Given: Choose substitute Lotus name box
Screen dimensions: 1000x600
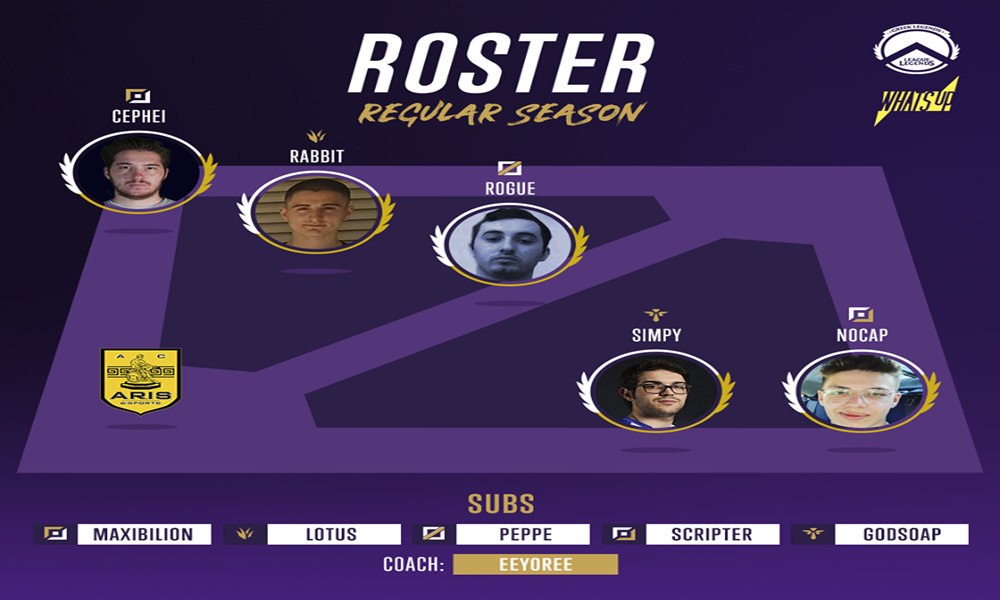Looking at the screenshot, I should [x=332, y=534].
